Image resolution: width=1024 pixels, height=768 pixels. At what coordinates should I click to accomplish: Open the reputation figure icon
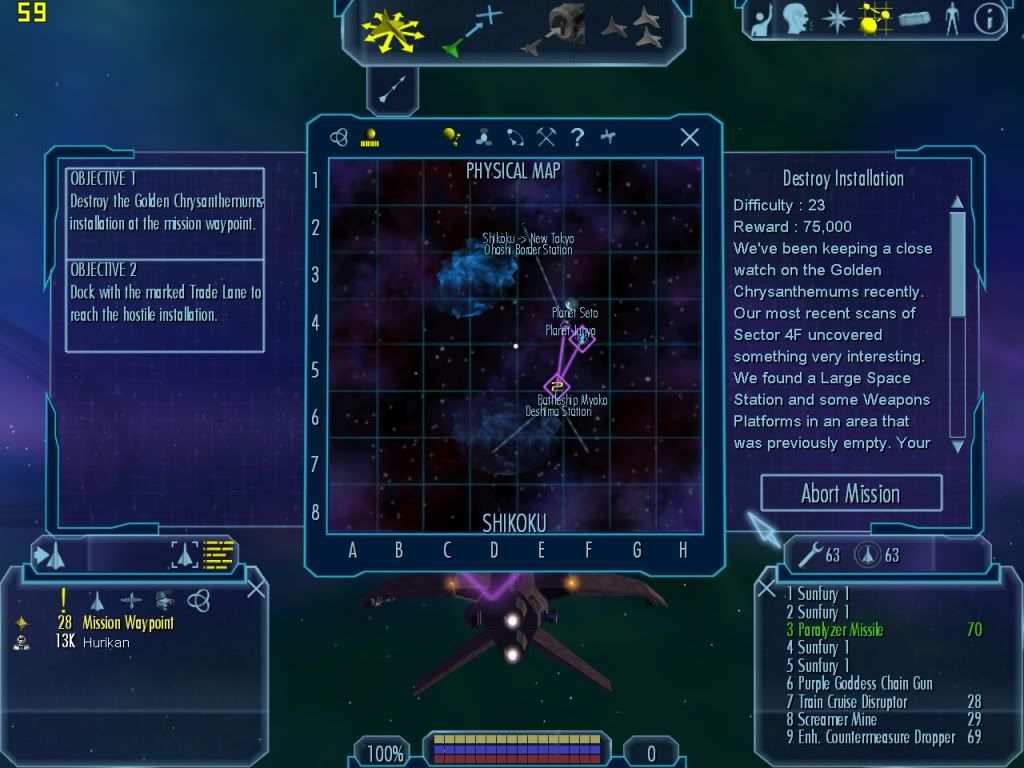[x=951, y=20]
